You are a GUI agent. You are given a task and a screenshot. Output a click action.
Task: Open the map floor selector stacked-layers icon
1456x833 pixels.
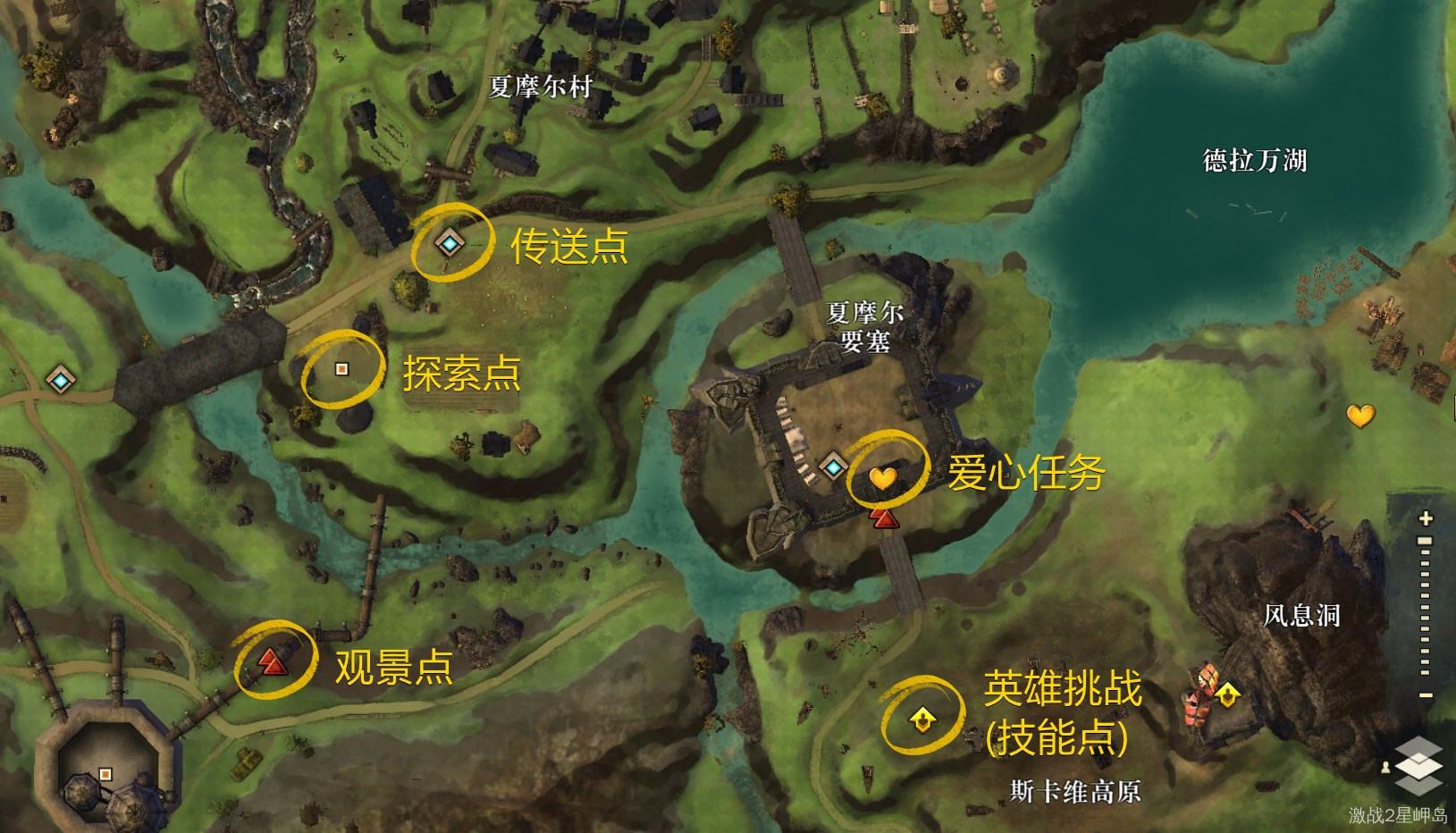coord(1419,765)
